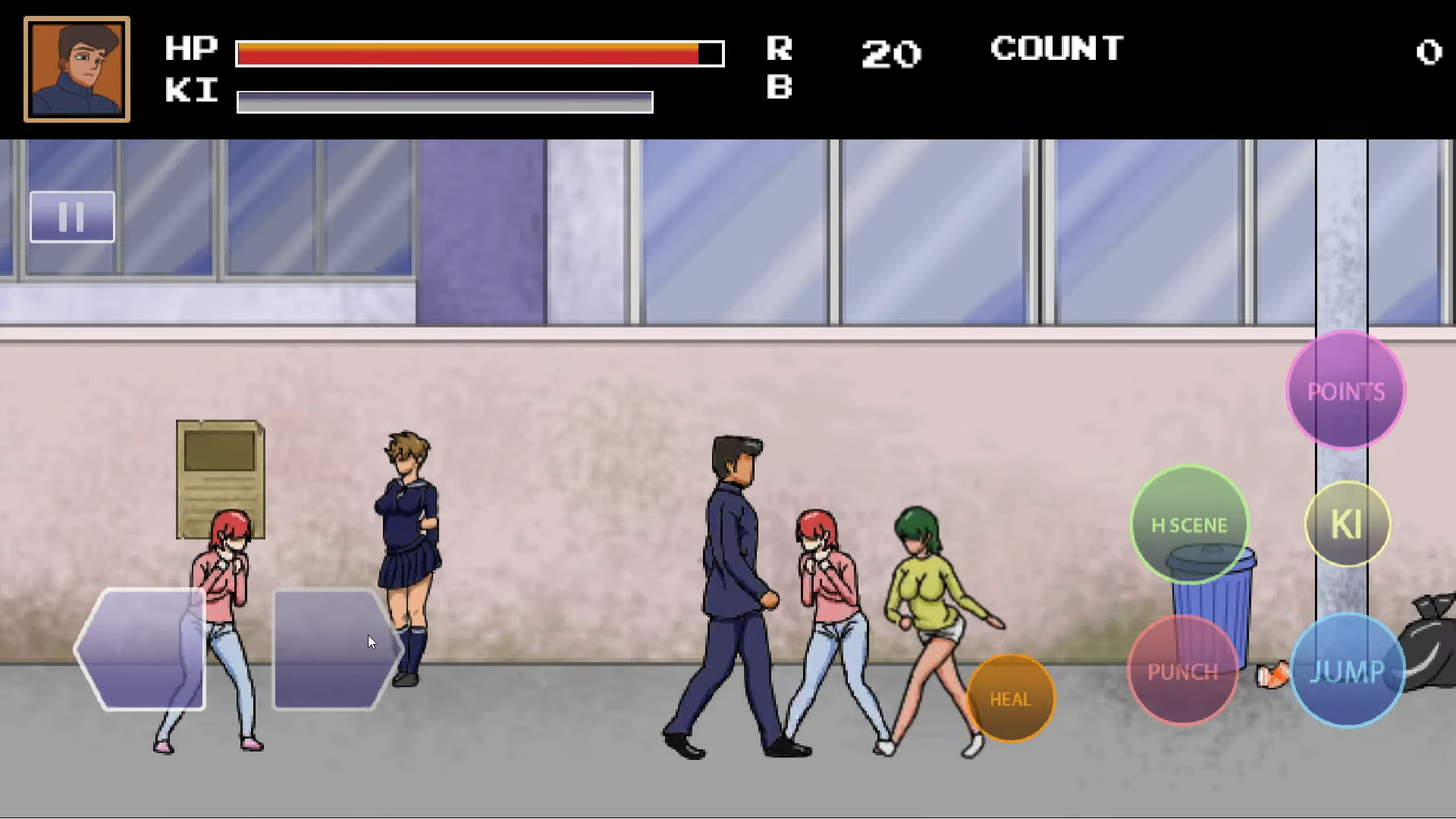Open the POINTS menu button
The width and height of the screenshot is (1456, 819).
click(x=1346, y=391)
